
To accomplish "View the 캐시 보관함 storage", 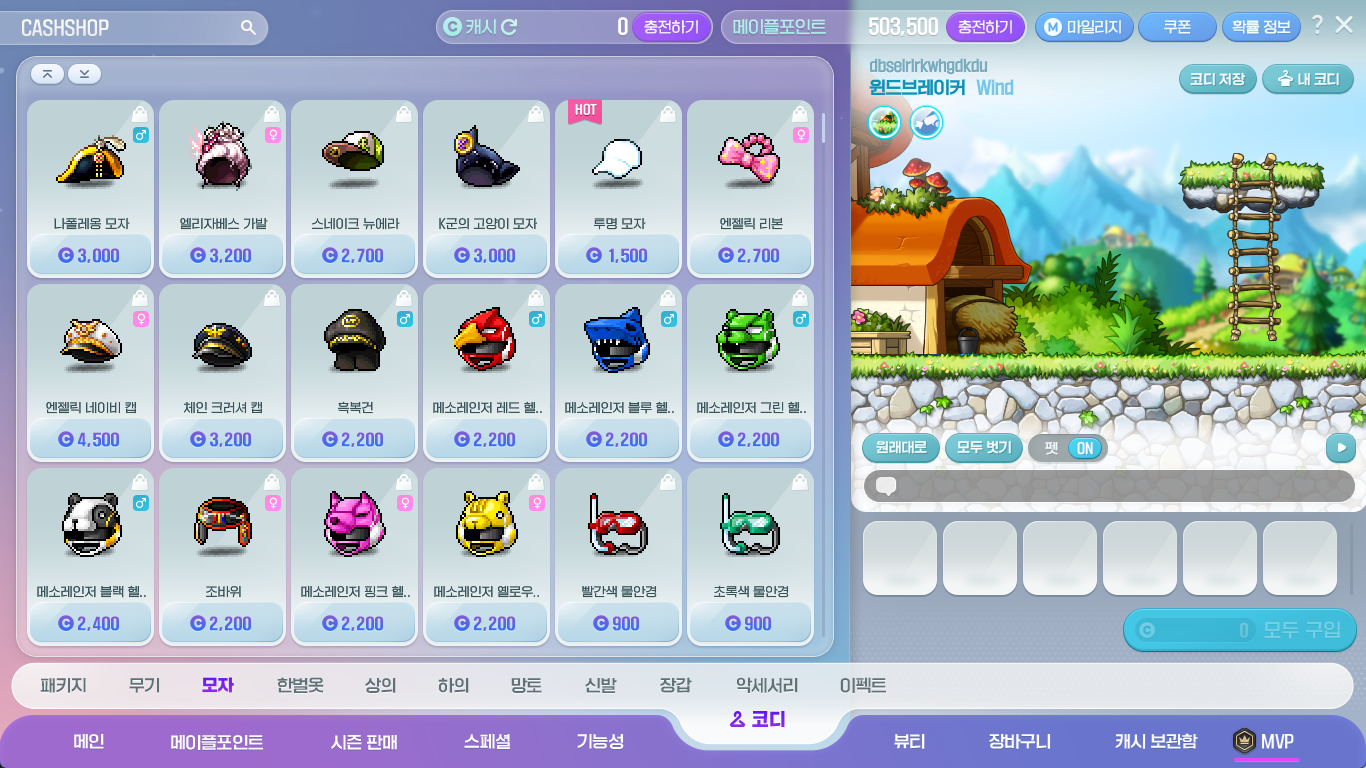I will [x=1155, y=741].
